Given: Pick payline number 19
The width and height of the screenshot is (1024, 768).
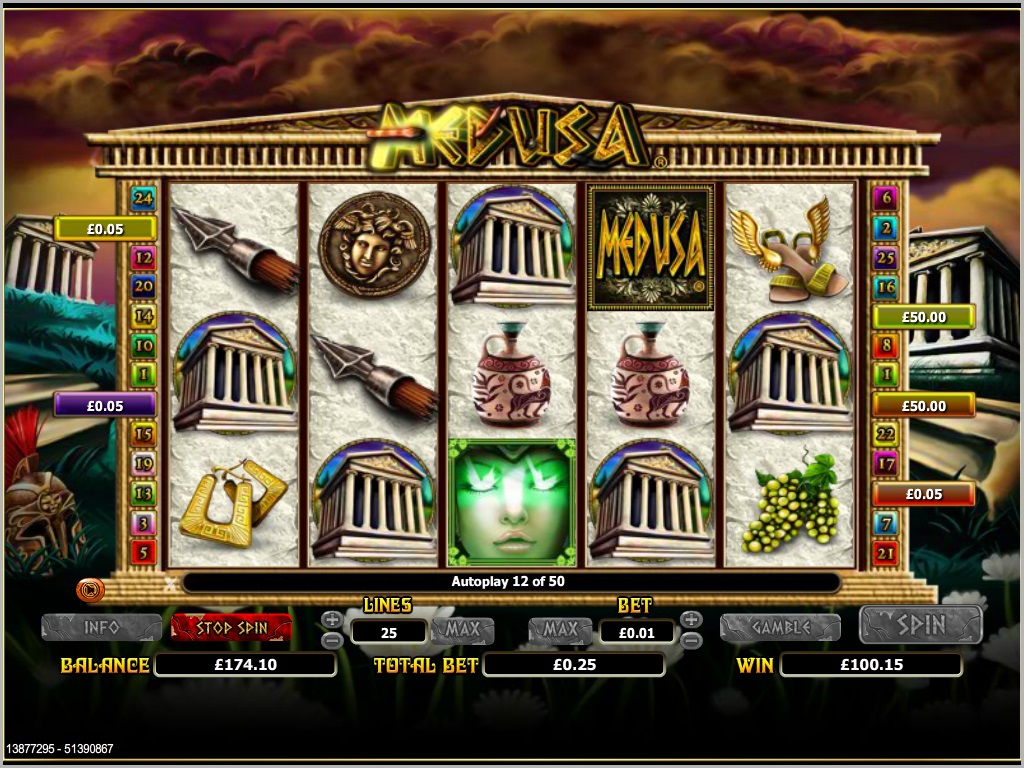Looking at the screenshot, I should coord(144,463).
